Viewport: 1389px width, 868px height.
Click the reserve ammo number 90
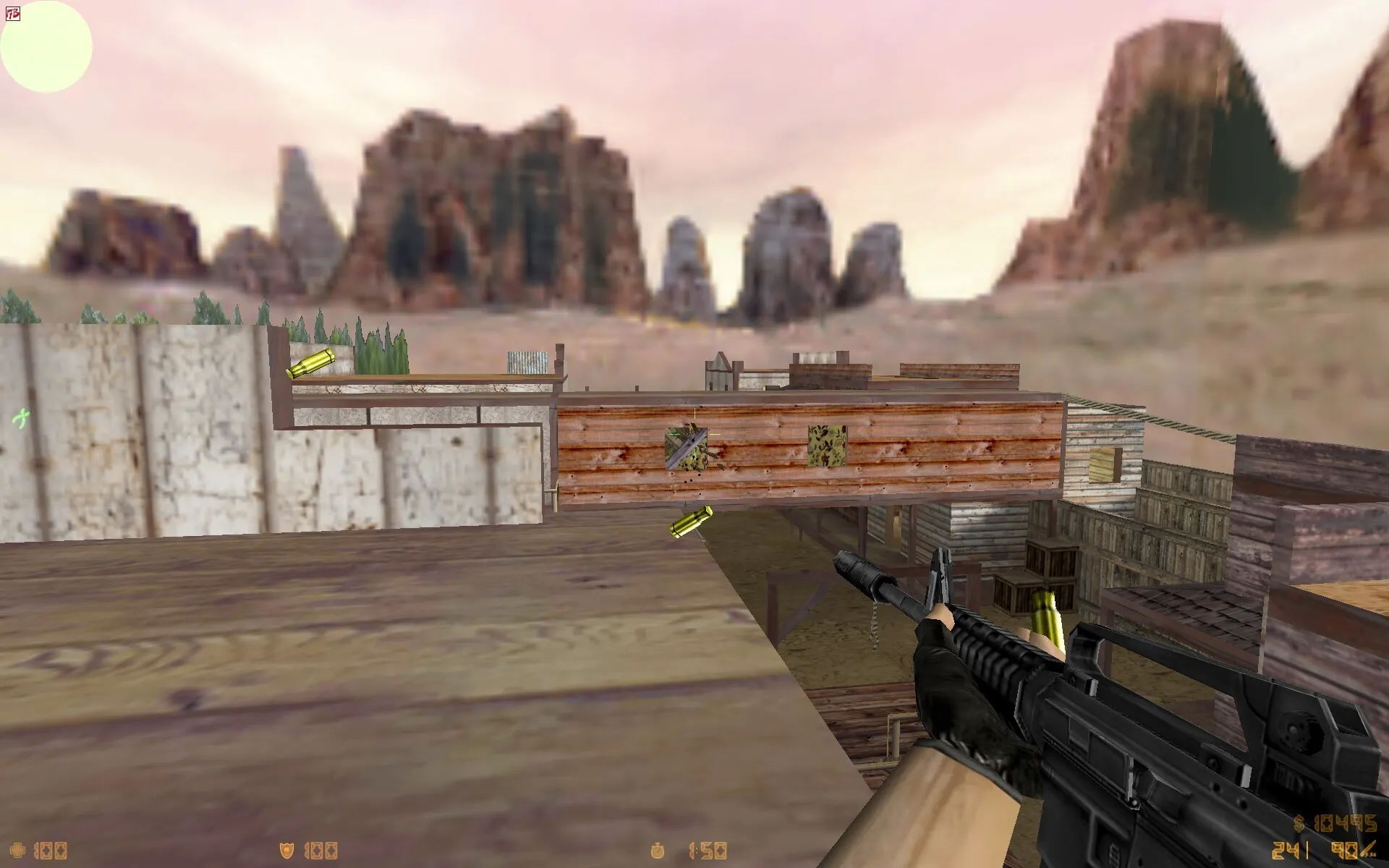[x=1344, y=850]
